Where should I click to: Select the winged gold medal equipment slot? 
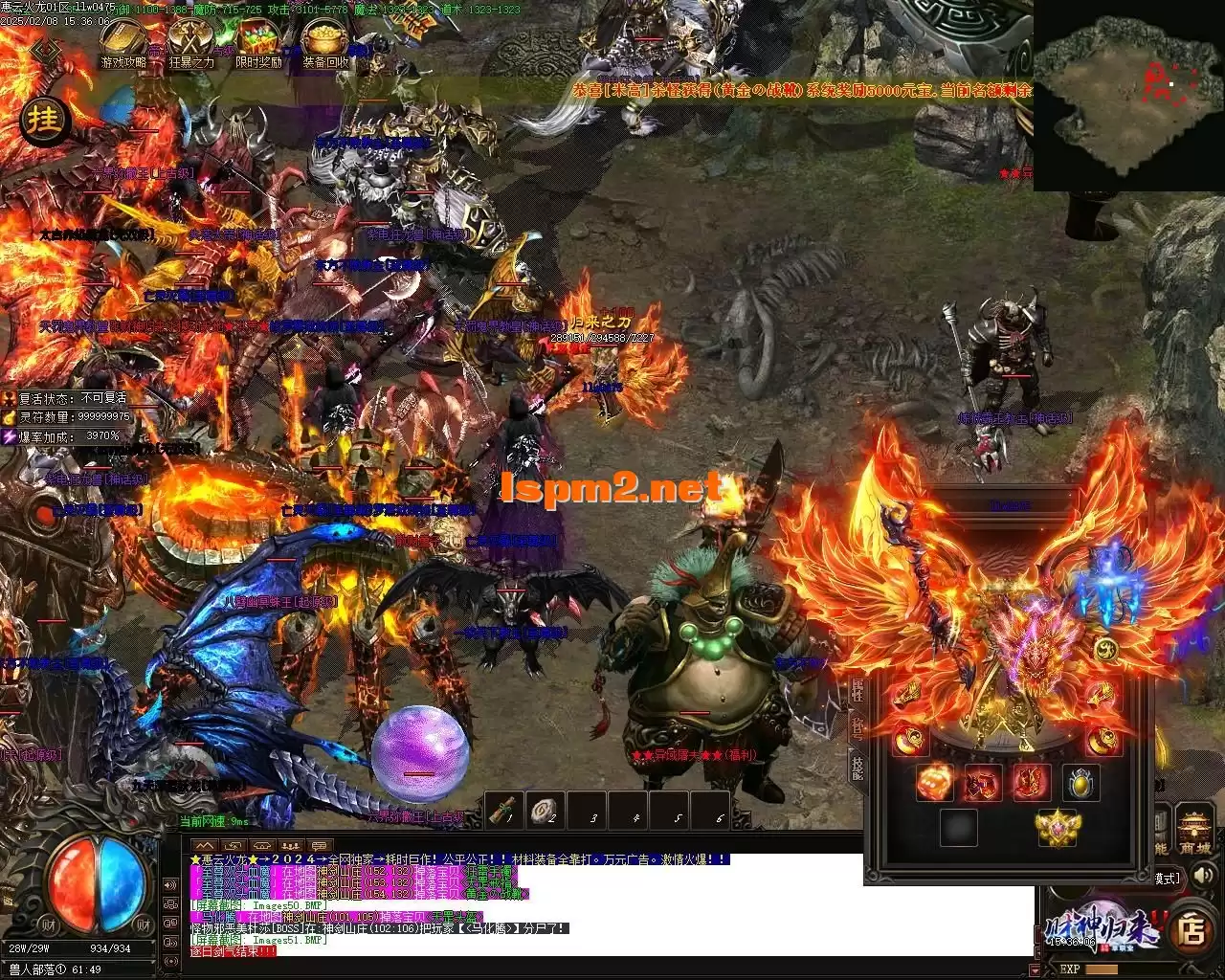pyautogui.click(x=1058, y=827)
